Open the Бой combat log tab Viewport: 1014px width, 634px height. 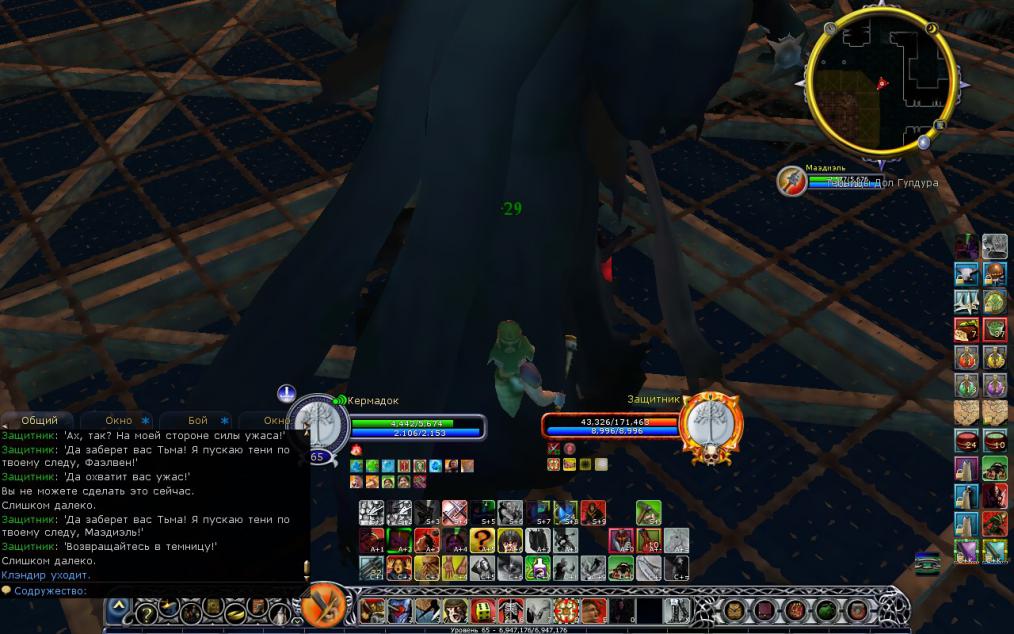click(x=198, y=421)
